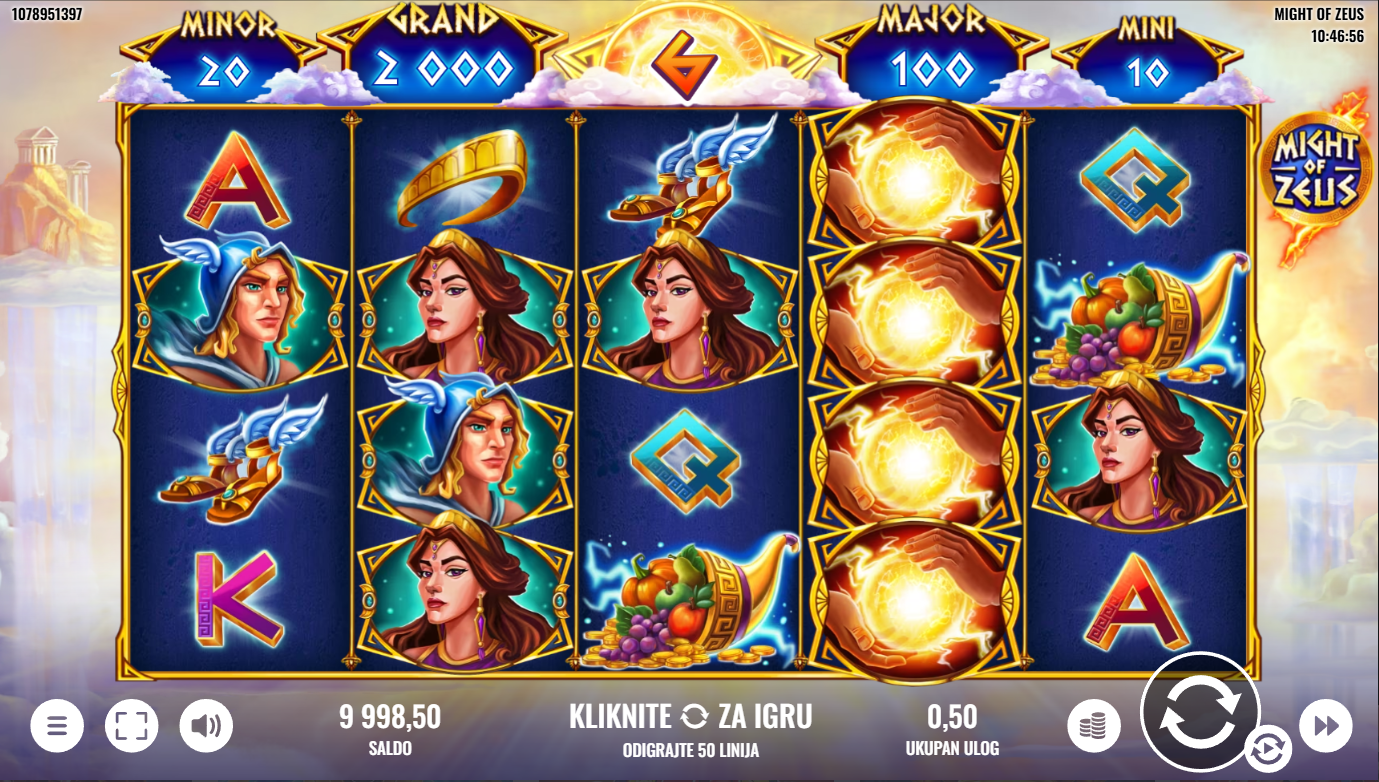
Task: Open the hamburger menu
Action: (57, 726)
